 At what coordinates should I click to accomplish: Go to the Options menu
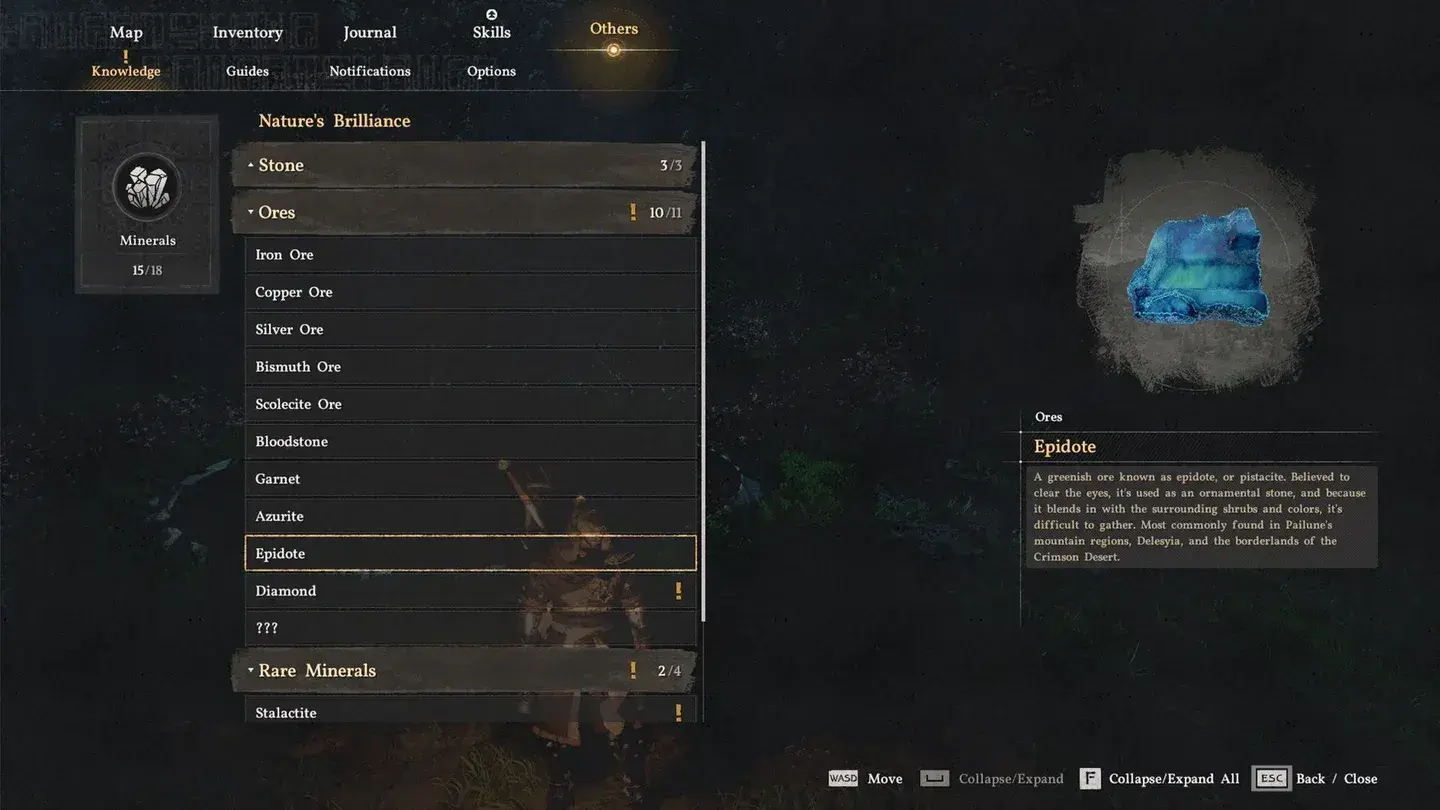491,70
